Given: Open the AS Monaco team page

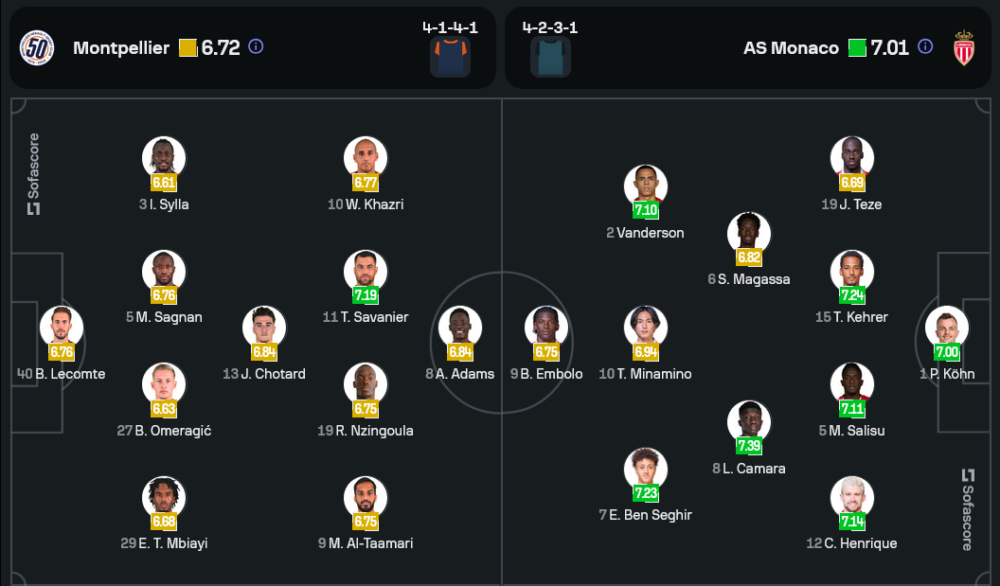Looking at the screenshot, I should [791, 48].
